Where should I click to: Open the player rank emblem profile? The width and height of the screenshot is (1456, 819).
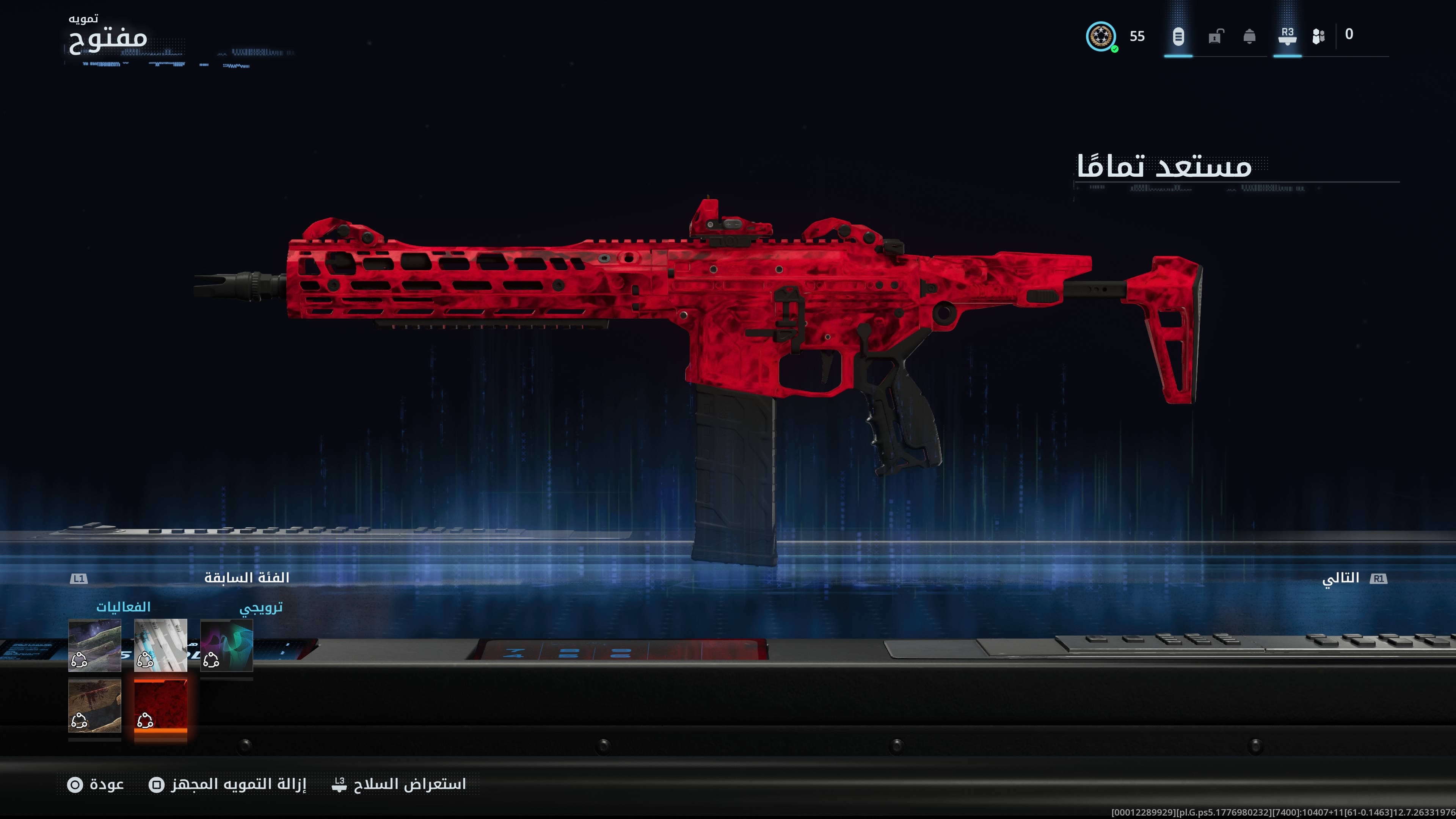(1100, 37)
